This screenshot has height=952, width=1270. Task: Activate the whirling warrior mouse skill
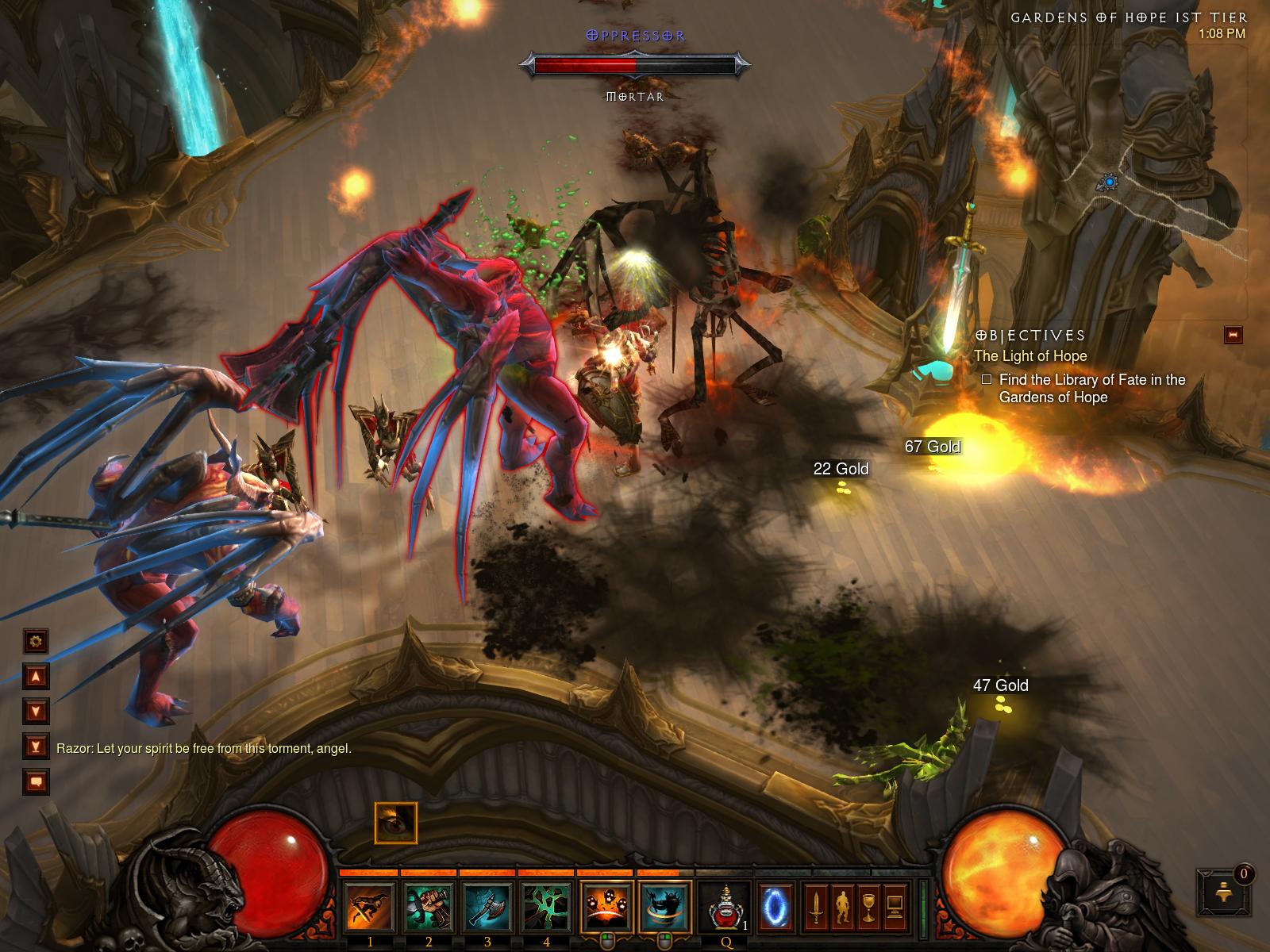coord(665,907)
